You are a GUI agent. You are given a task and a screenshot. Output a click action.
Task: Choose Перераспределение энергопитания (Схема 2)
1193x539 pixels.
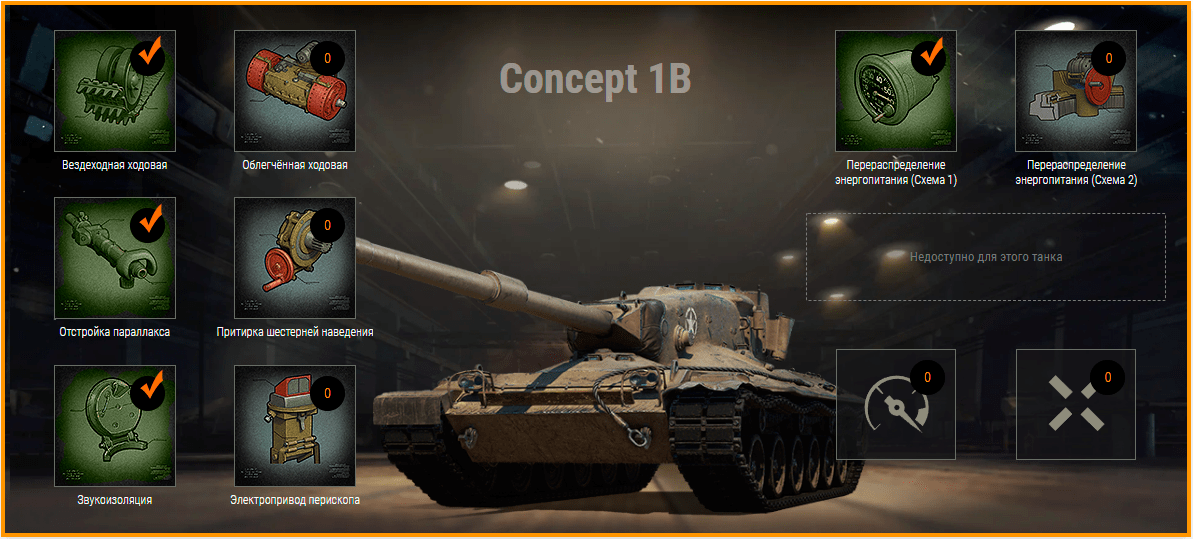(x=1076, y=91)
